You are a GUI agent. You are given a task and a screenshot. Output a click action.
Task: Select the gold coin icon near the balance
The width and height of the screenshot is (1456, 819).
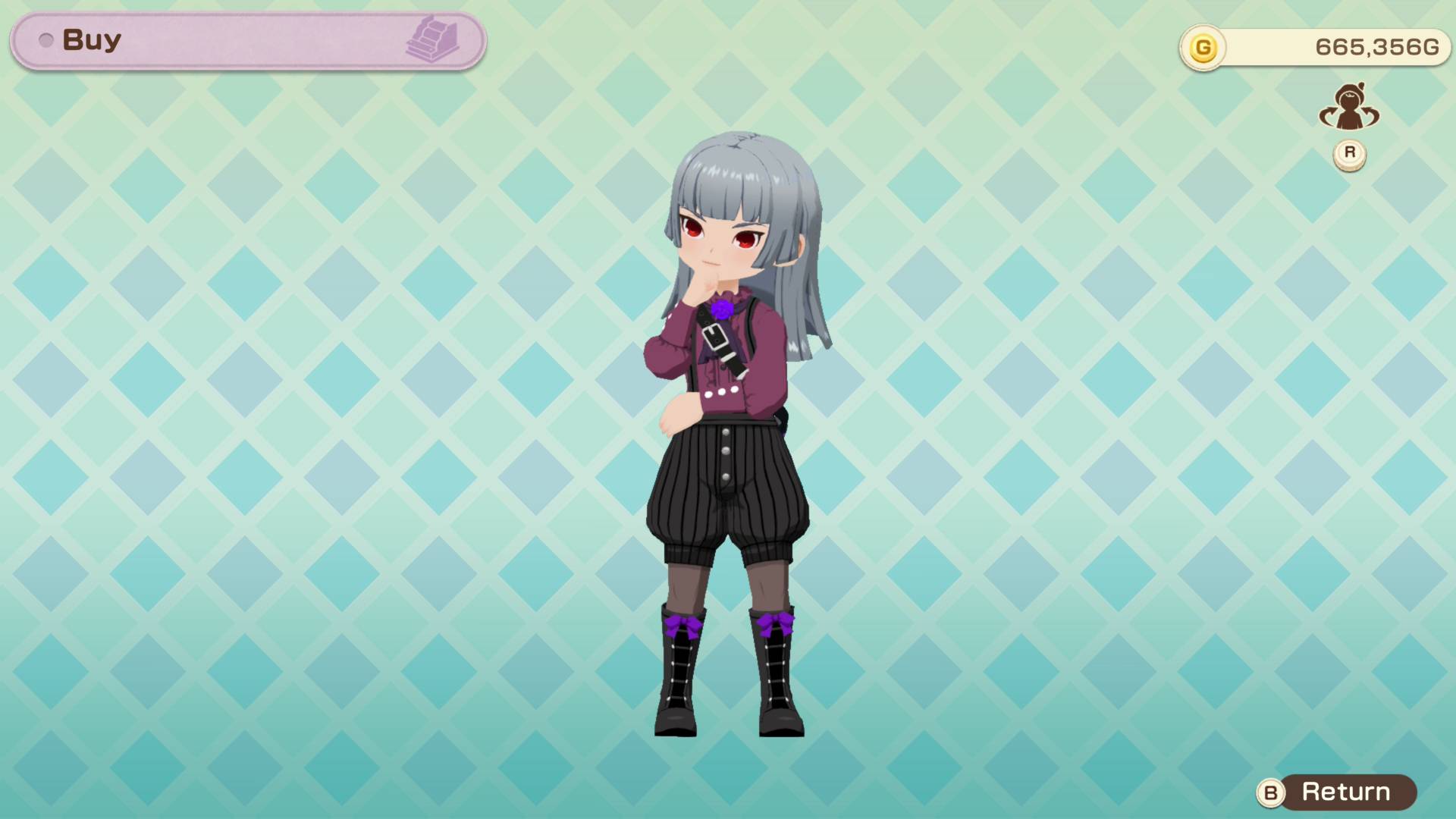point(1203,46)
